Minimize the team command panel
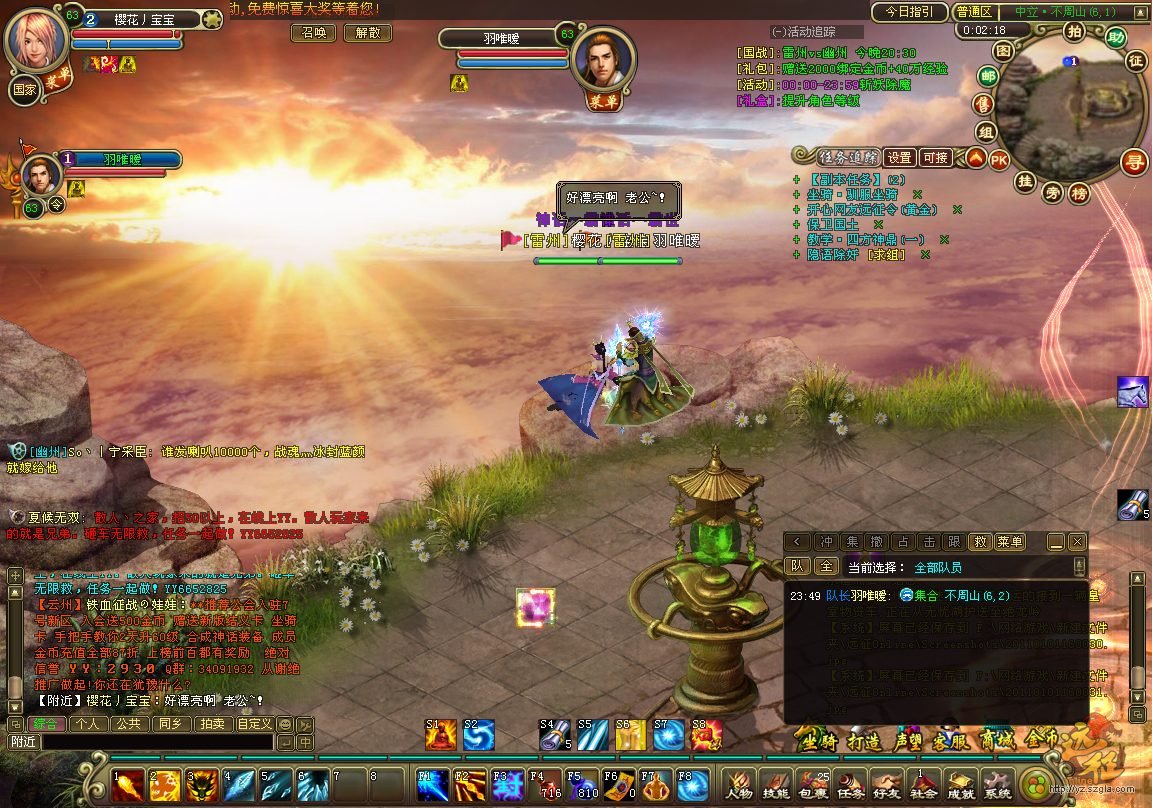The image size is (1152, 808). (x=1056, y=542)
